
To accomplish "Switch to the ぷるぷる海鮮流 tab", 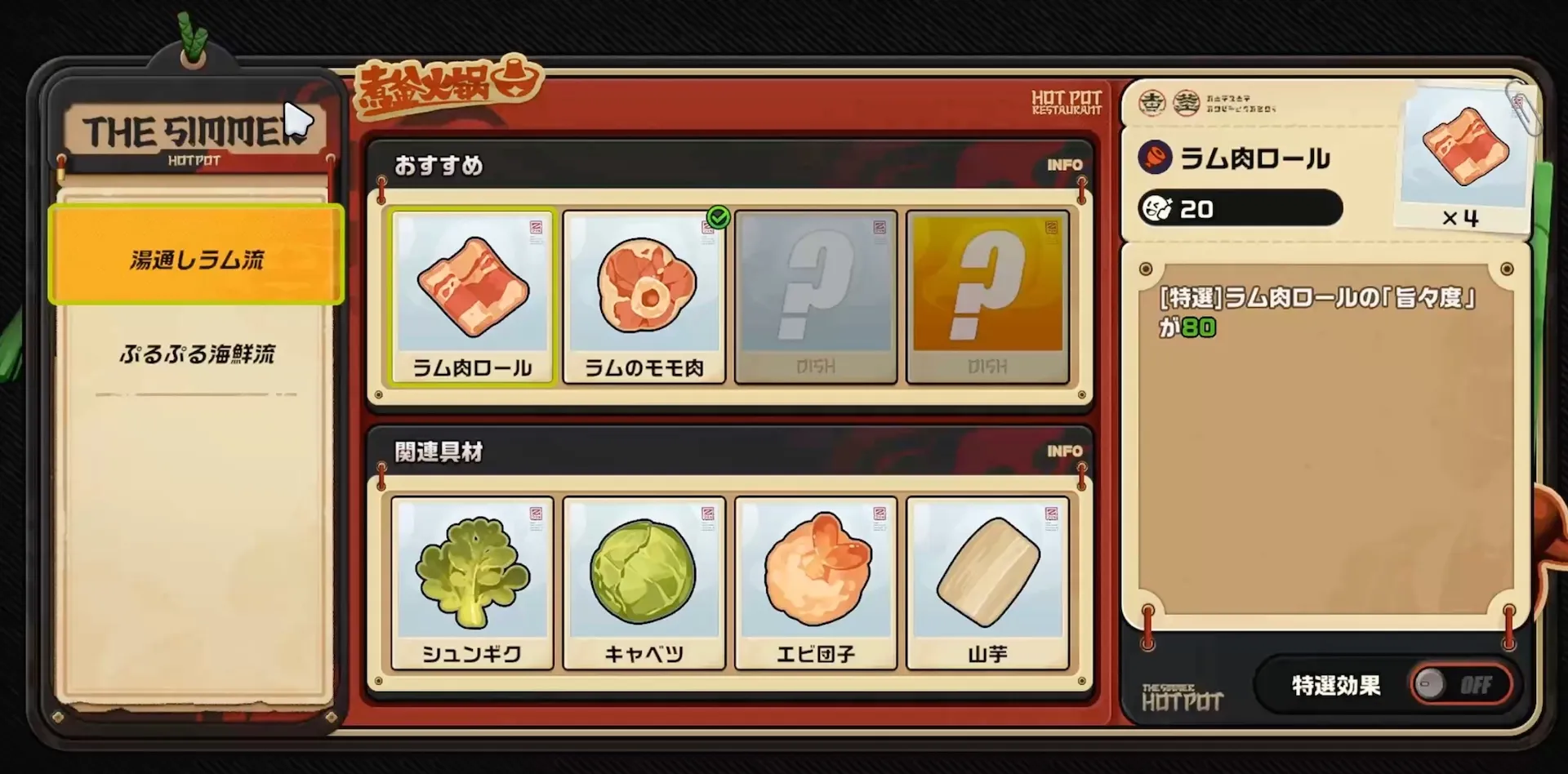I will pos(195,355).
